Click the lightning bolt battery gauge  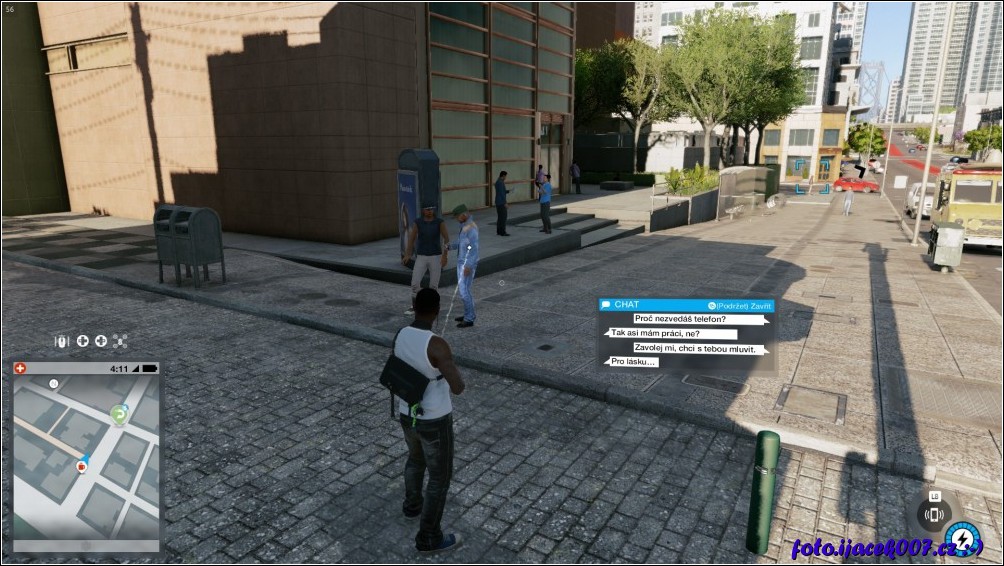point(964,540)
